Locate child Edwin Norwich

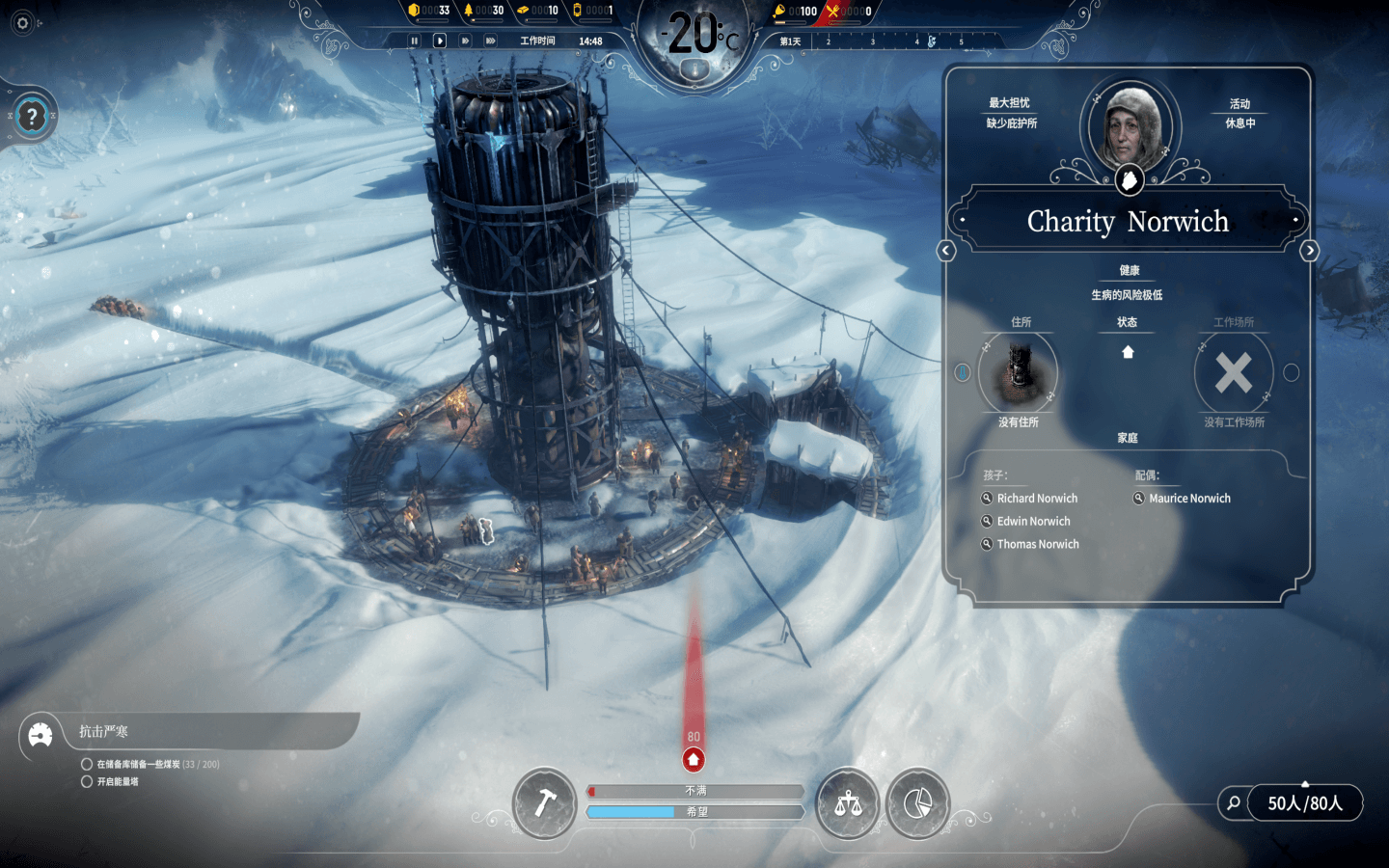coord(1032,522)
